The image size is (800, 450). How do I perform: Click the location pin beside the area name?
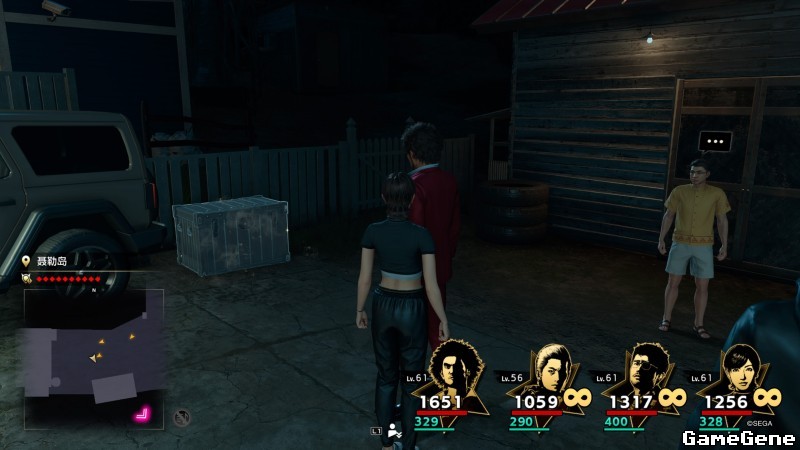pos(26,261)
